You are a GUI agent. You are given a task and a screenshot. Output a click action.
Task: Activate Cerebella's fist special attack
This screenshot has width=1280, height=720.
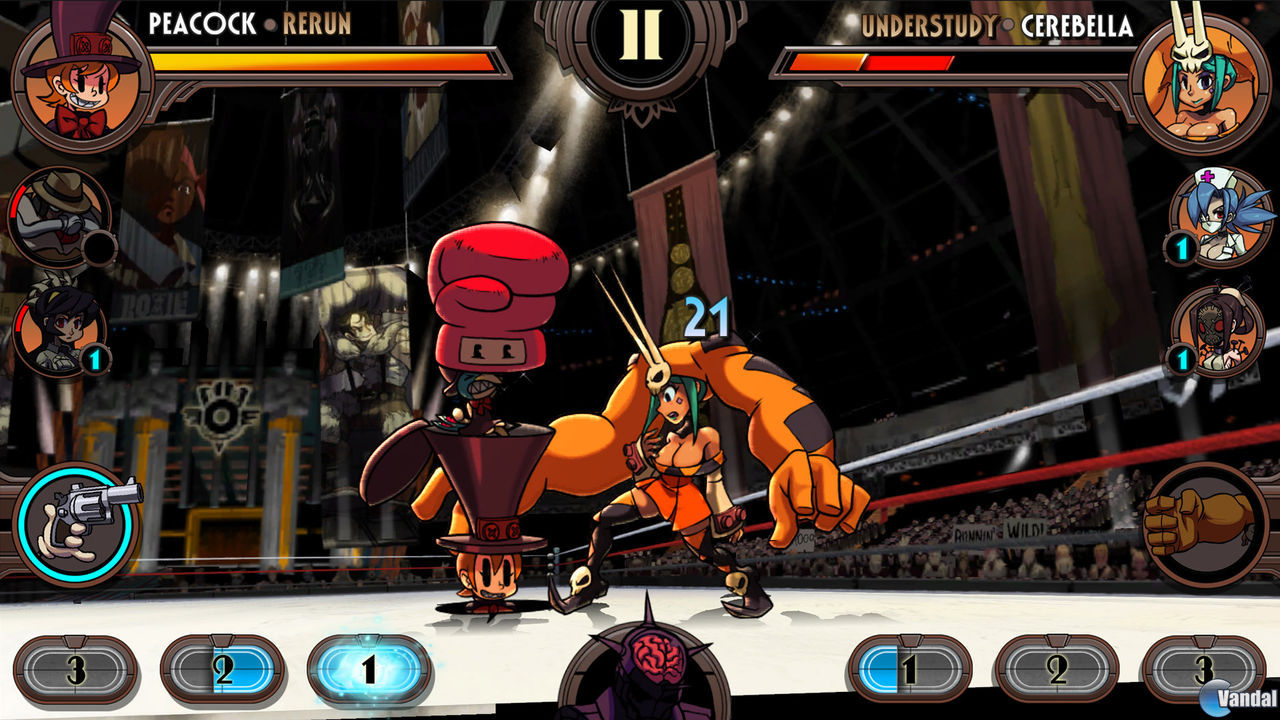click(x=1200, y=520)
